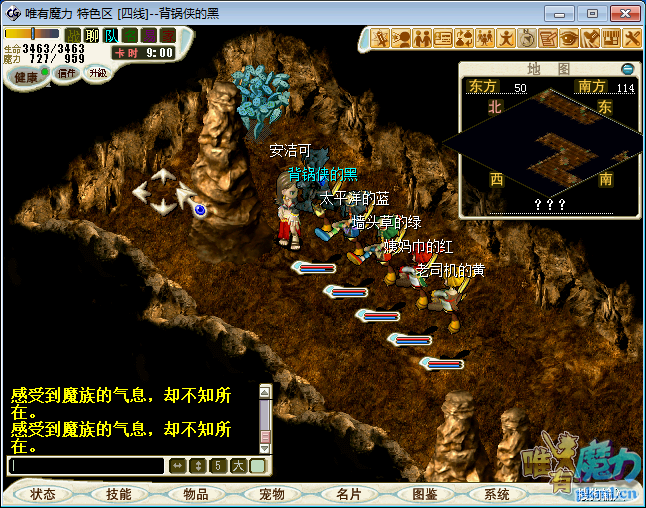Collapse the 地图 map panel
Viewport: 646px width, 508px height.
tap(627, 69)
